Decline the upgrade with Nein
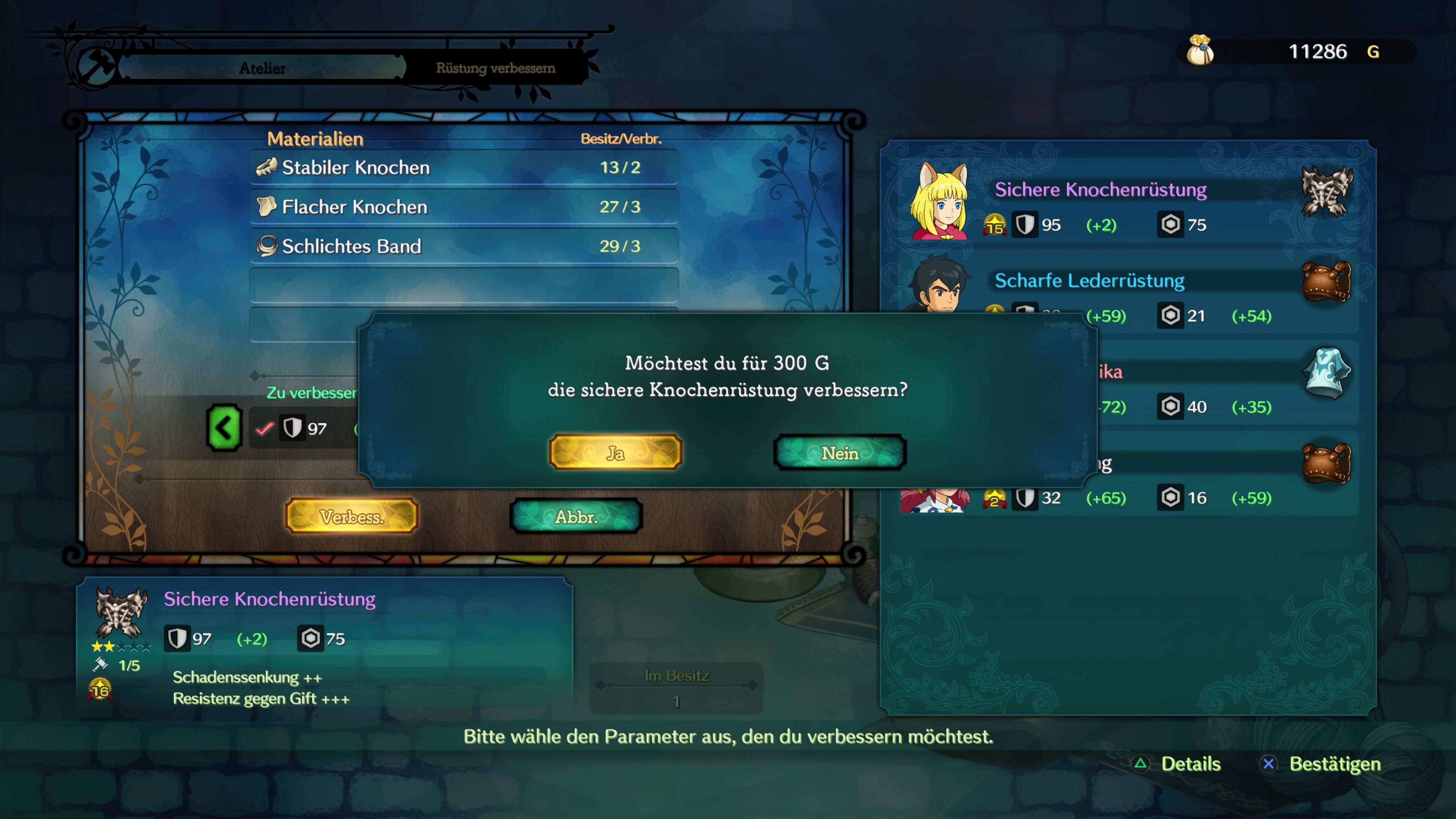This screenshot has width=1456, height=819. click(x=840, y=453)
